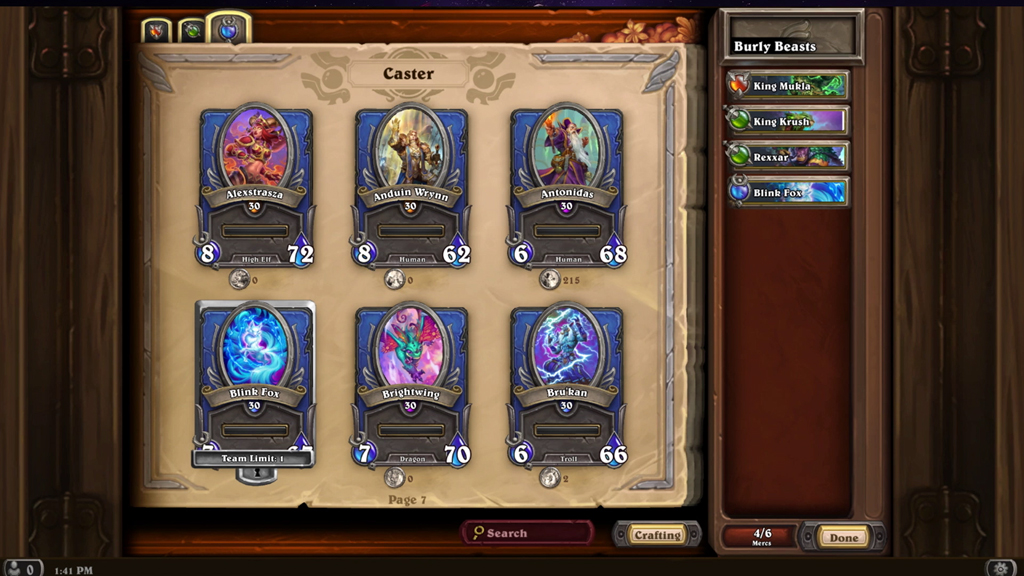This screenshot has height=576, width=1024.
Task: Choose Rexxar from the team list
Action: click(788, 157)
